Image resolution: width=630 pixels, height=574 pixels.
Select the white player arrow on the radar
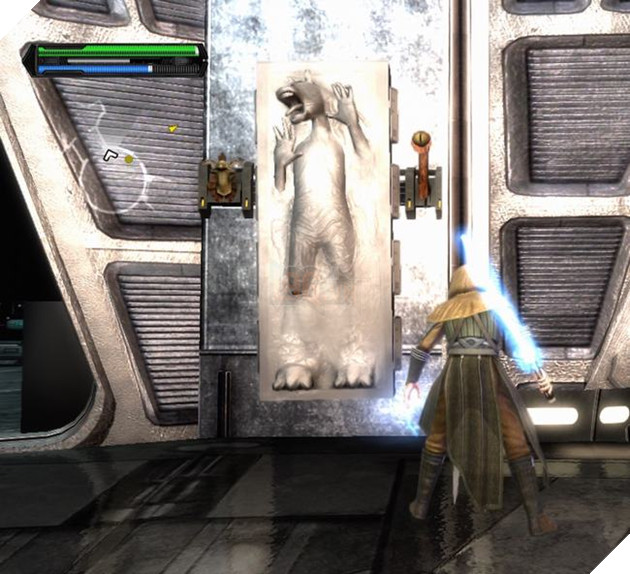point(111,153)
